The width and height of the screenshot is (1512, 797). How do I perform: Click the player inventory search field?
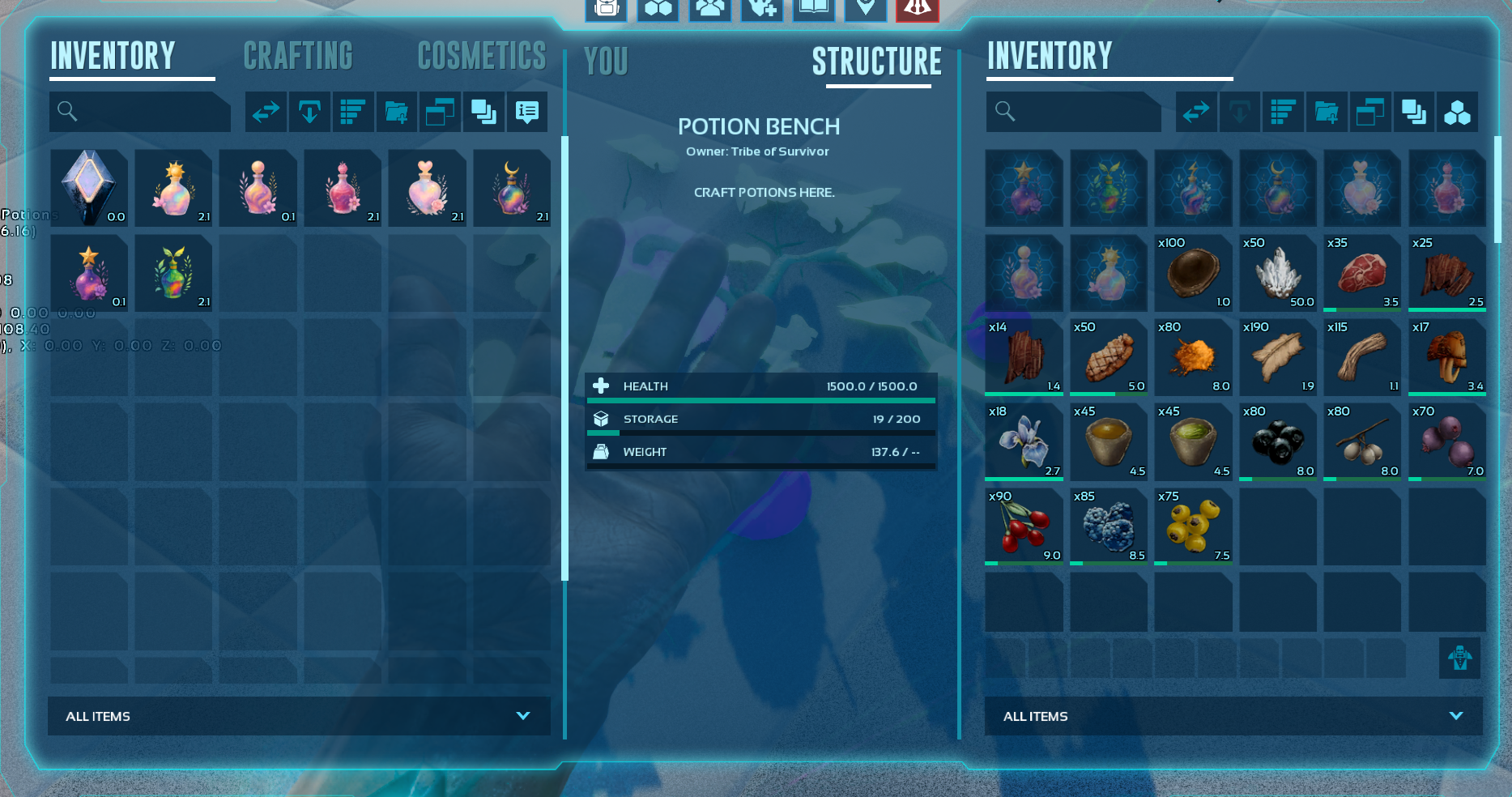[140, 112]
